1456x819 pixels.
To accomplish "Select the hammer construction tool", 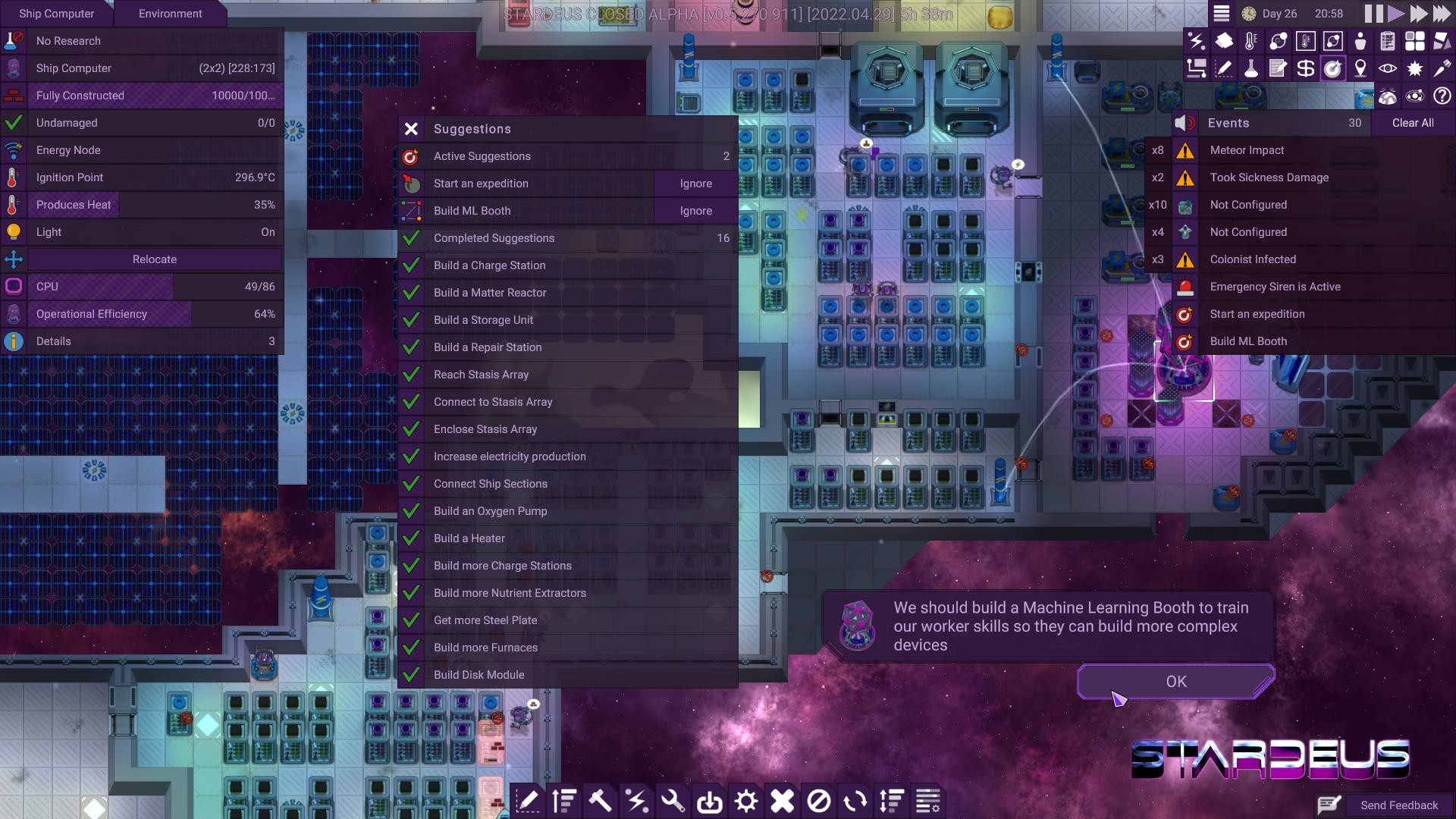I will coord(601,801).
